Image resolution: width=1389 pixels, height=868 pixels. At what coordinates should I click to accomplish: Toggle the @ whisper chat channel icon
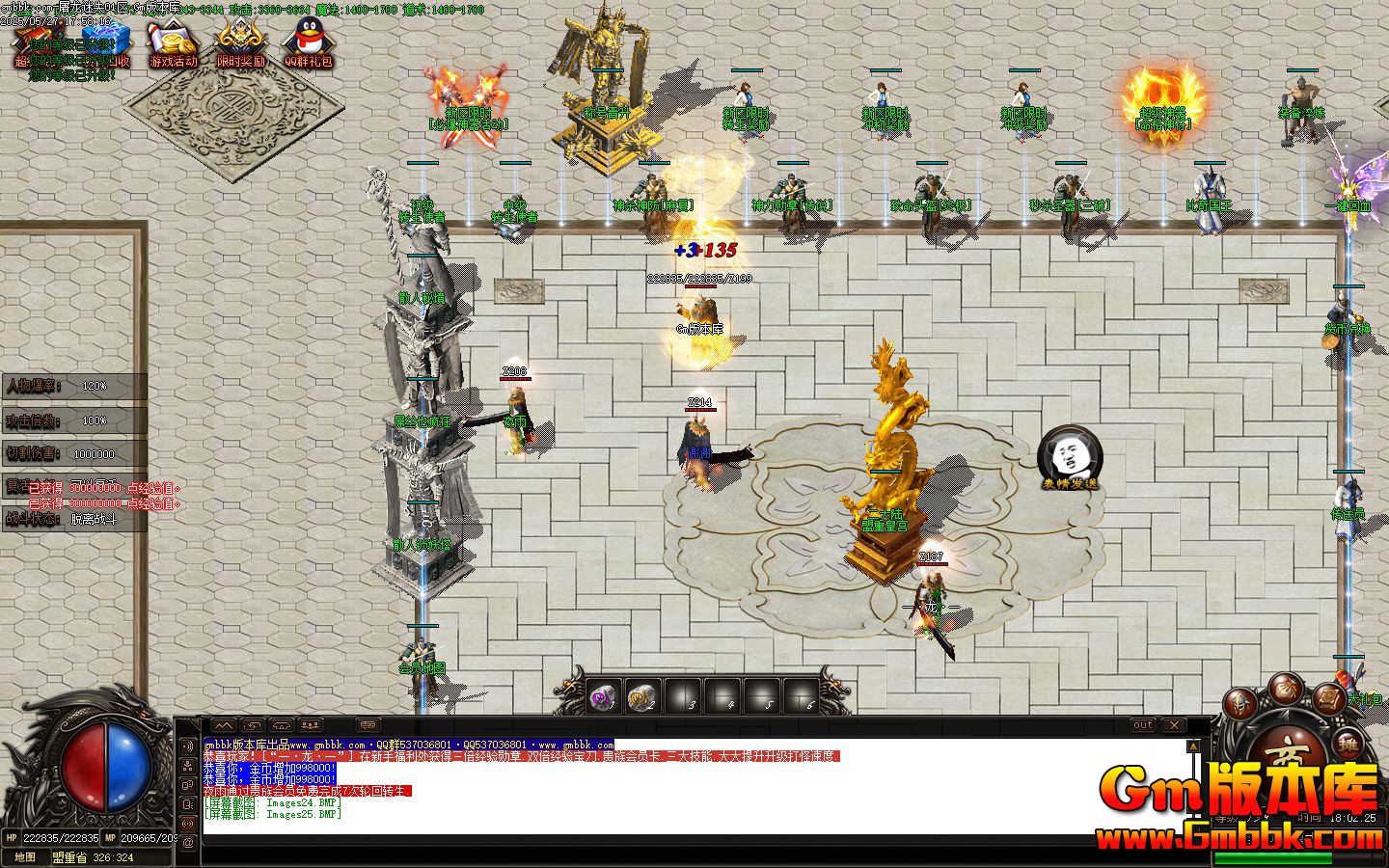point(188,841)
